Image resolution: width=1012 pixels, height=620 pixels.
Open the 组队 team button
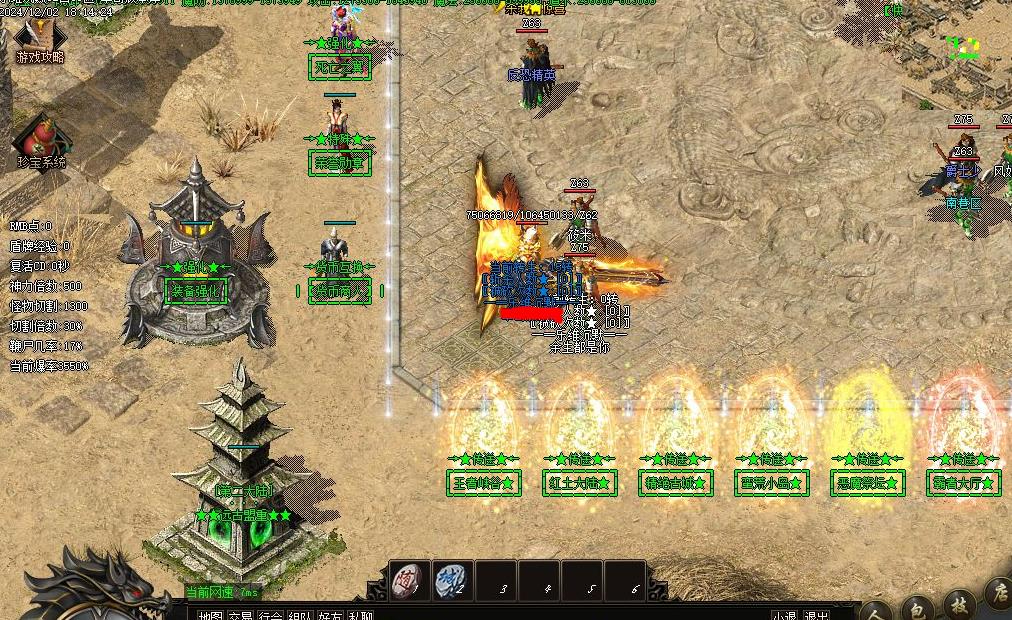point(300,614)
